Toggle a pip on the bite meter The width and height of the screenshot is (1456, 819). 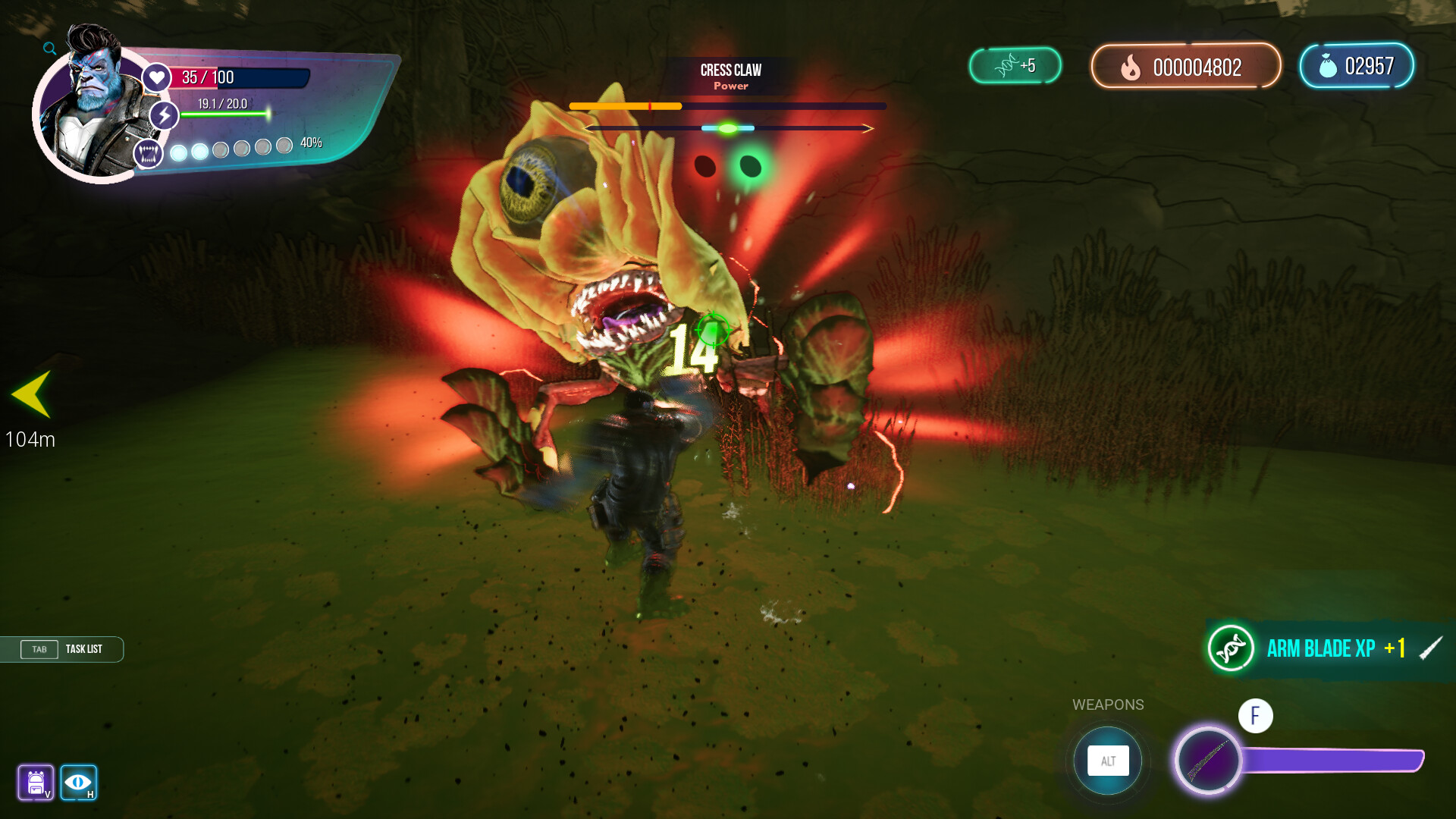click(179, 152)
